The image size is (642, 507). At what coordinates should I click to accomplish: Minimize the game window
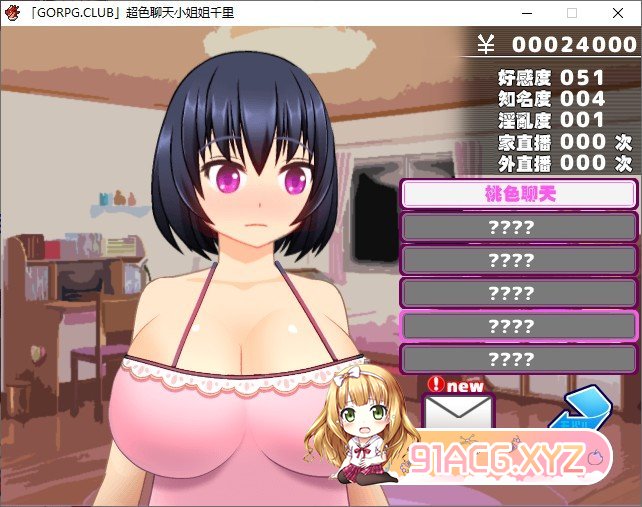526,14
